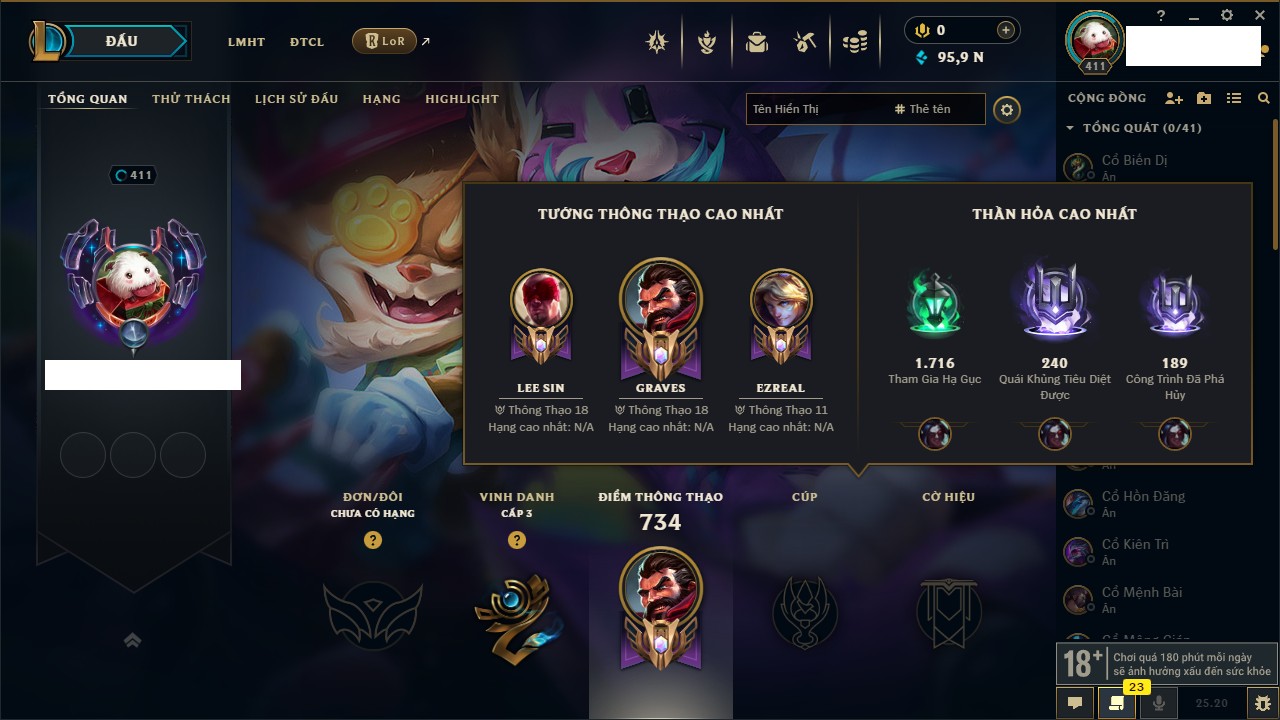Launch the LoR external link
Viewport: 1280px width, 720px height.
[x=385, y=41]
